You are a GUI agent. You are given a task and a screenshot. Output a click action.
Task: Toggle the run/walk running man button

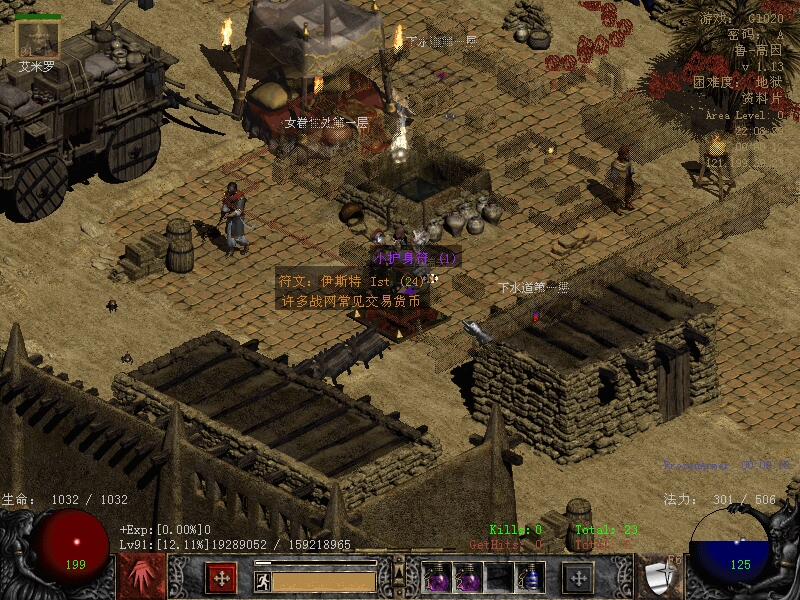point(262,580)
